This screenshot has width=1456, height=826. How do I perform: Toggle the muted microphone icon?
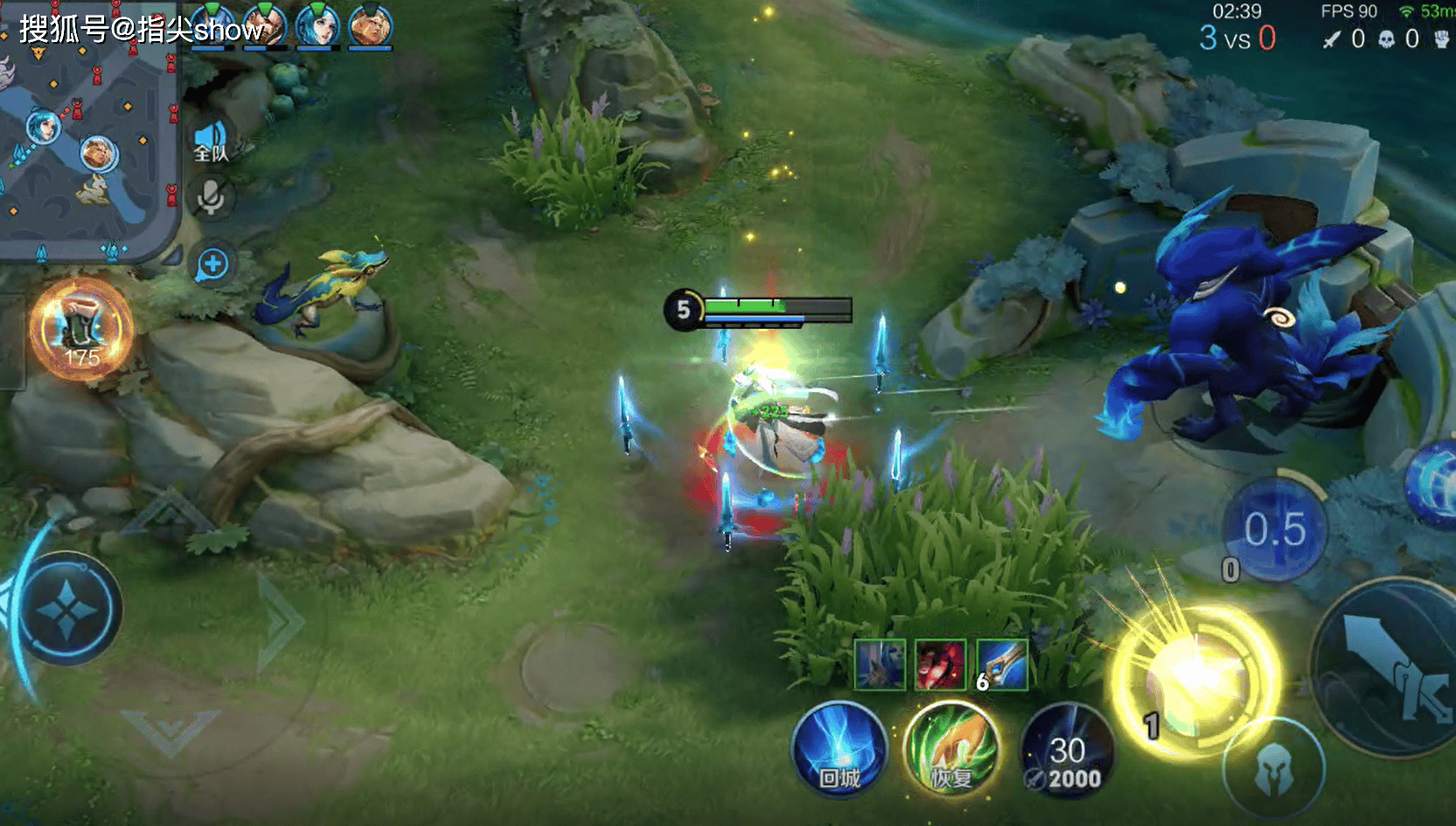coord(210,198)
